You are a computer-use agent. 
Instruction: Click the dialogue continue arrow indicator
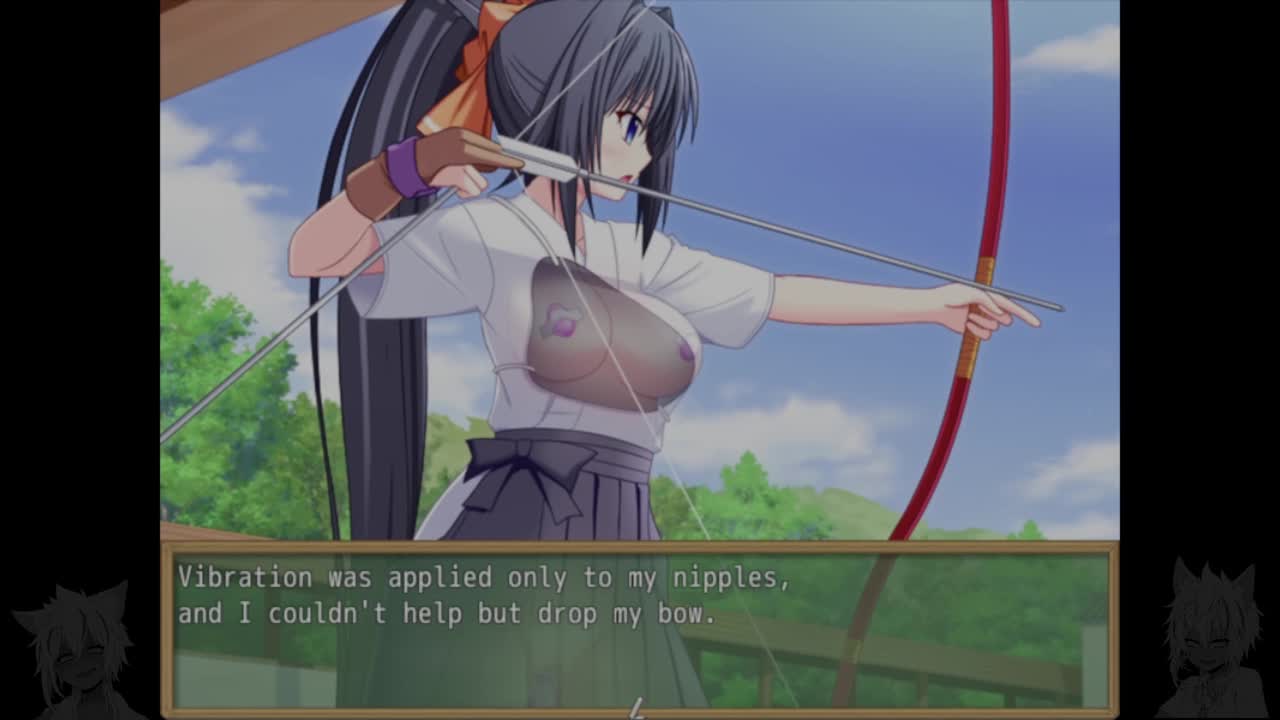636,709
